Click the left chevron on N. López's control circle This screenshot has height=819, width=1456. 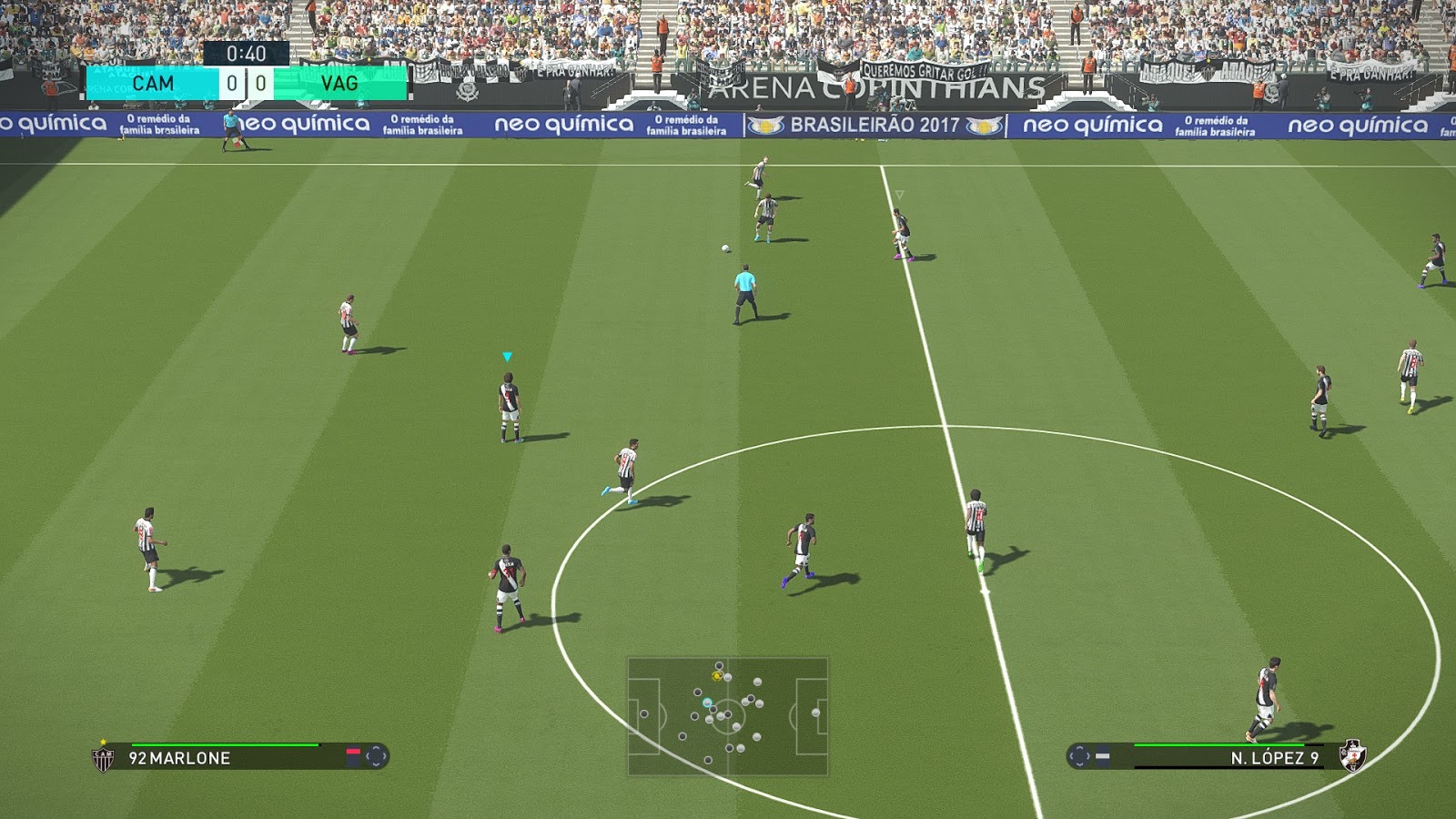(x=1072, y=756)
